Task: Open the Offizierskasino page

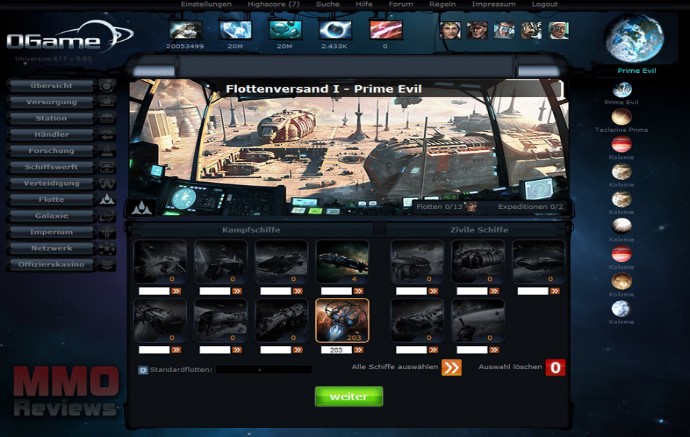Action: 52,265
